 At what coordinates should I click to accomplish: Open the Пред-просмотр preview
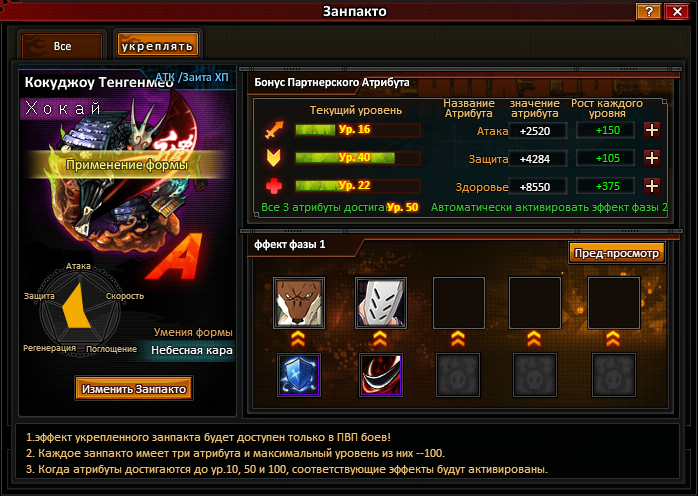point(617,253)
